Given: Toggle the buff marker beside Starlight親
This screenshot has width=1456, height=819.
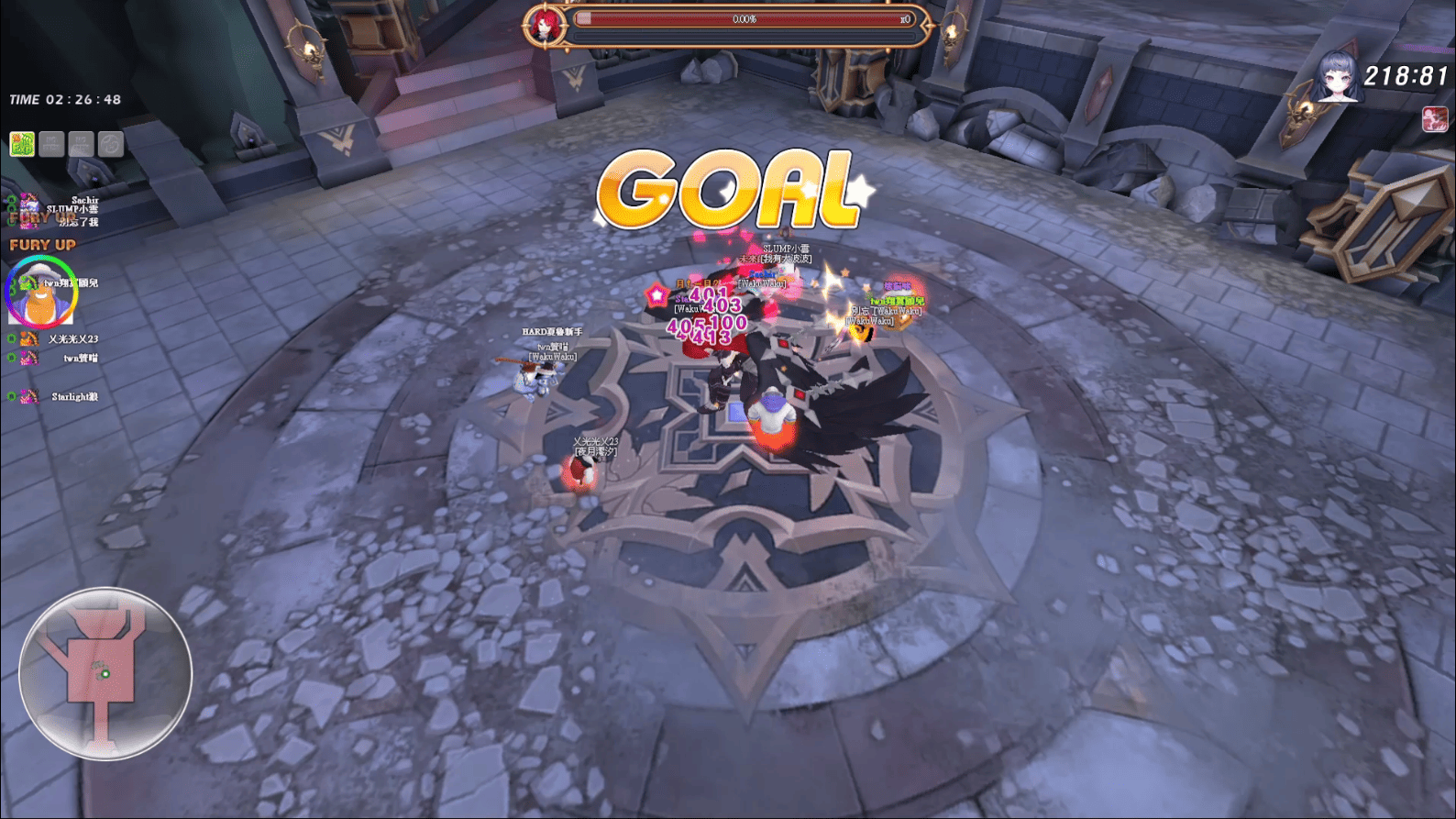Looking at the screenshot, I should pyautogui.click(x=10, y=395).
